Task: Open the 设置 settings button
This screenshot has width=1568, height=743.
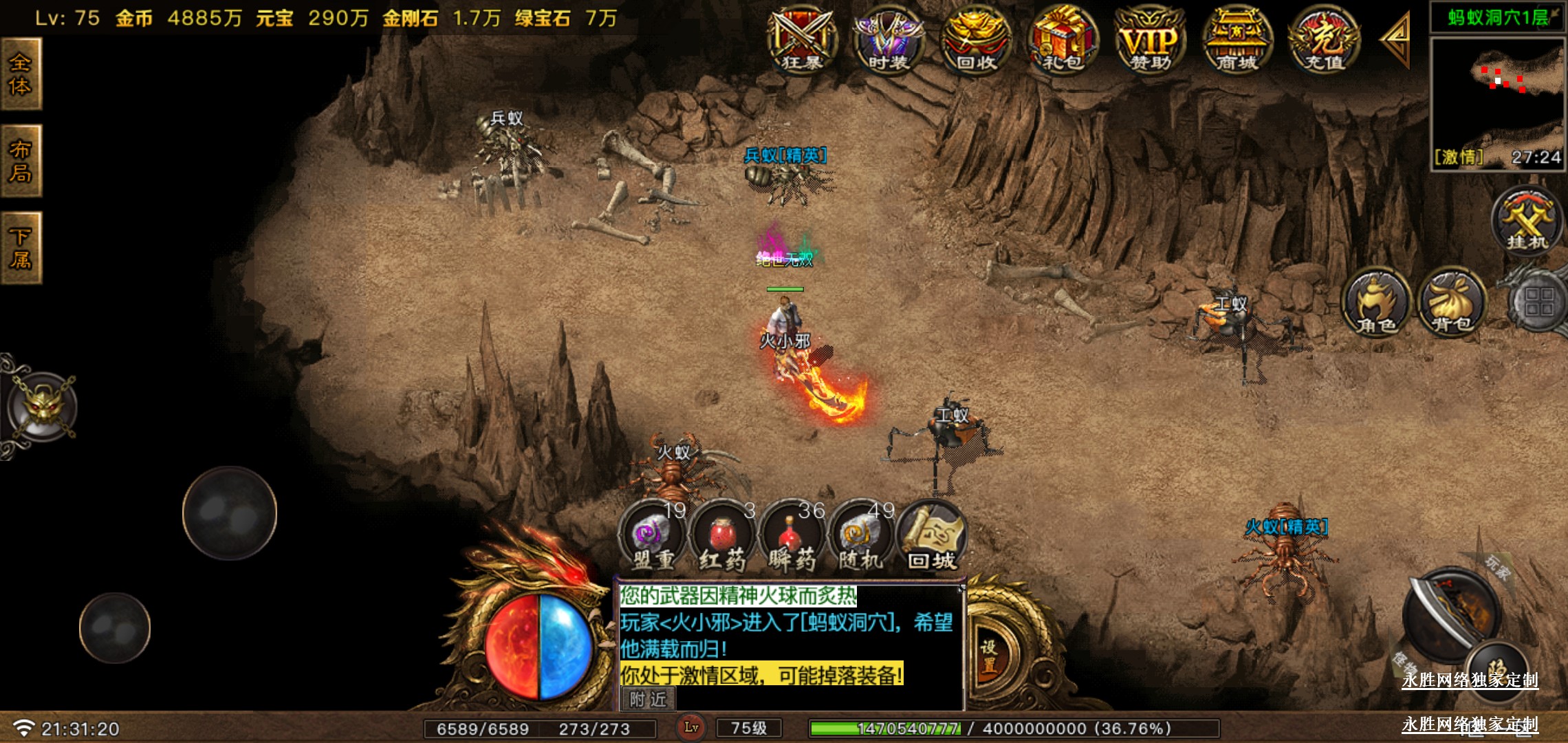Action: click(990, 656)
